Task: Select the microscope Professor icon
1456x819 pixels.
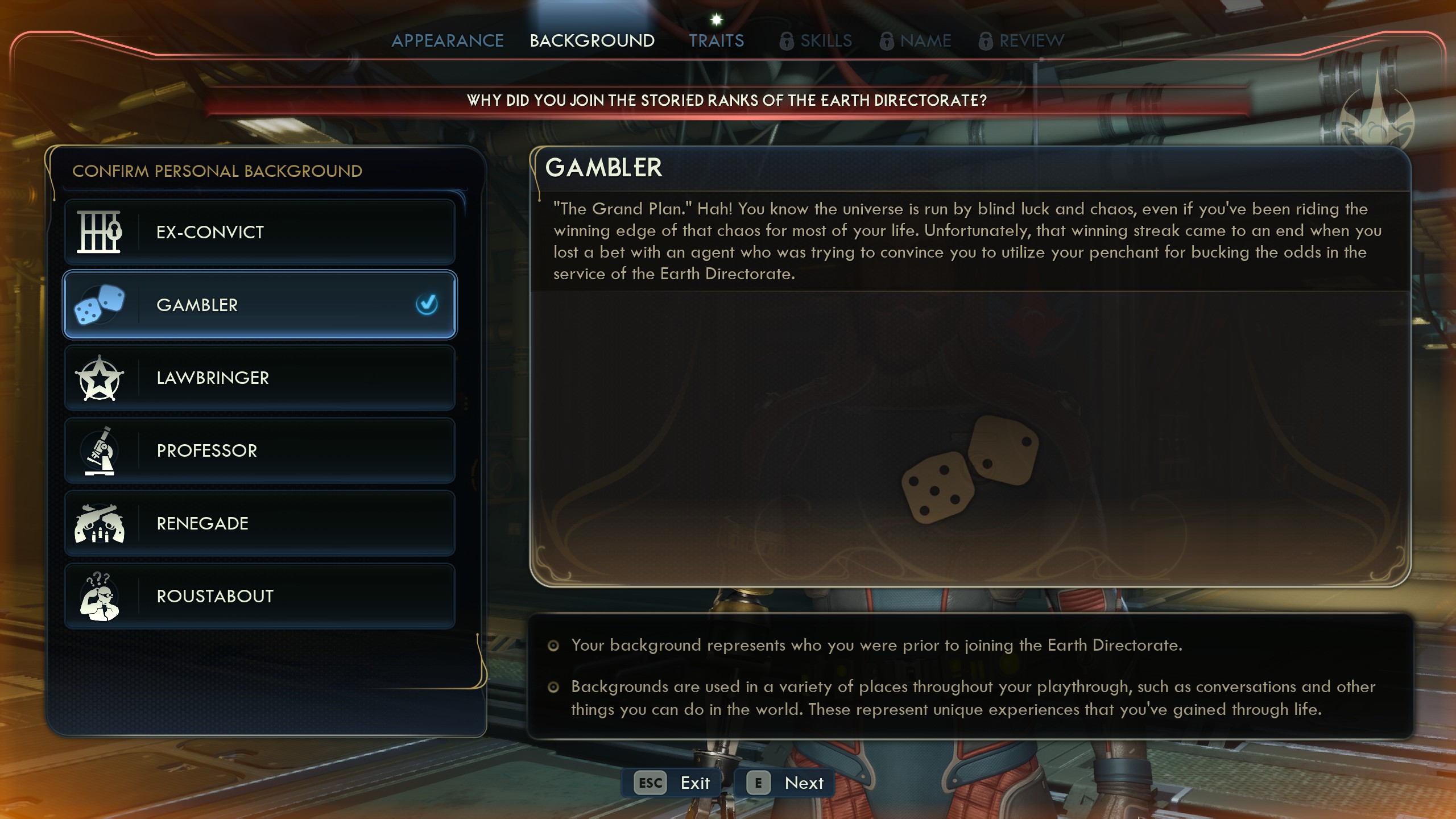Action: 100,450
